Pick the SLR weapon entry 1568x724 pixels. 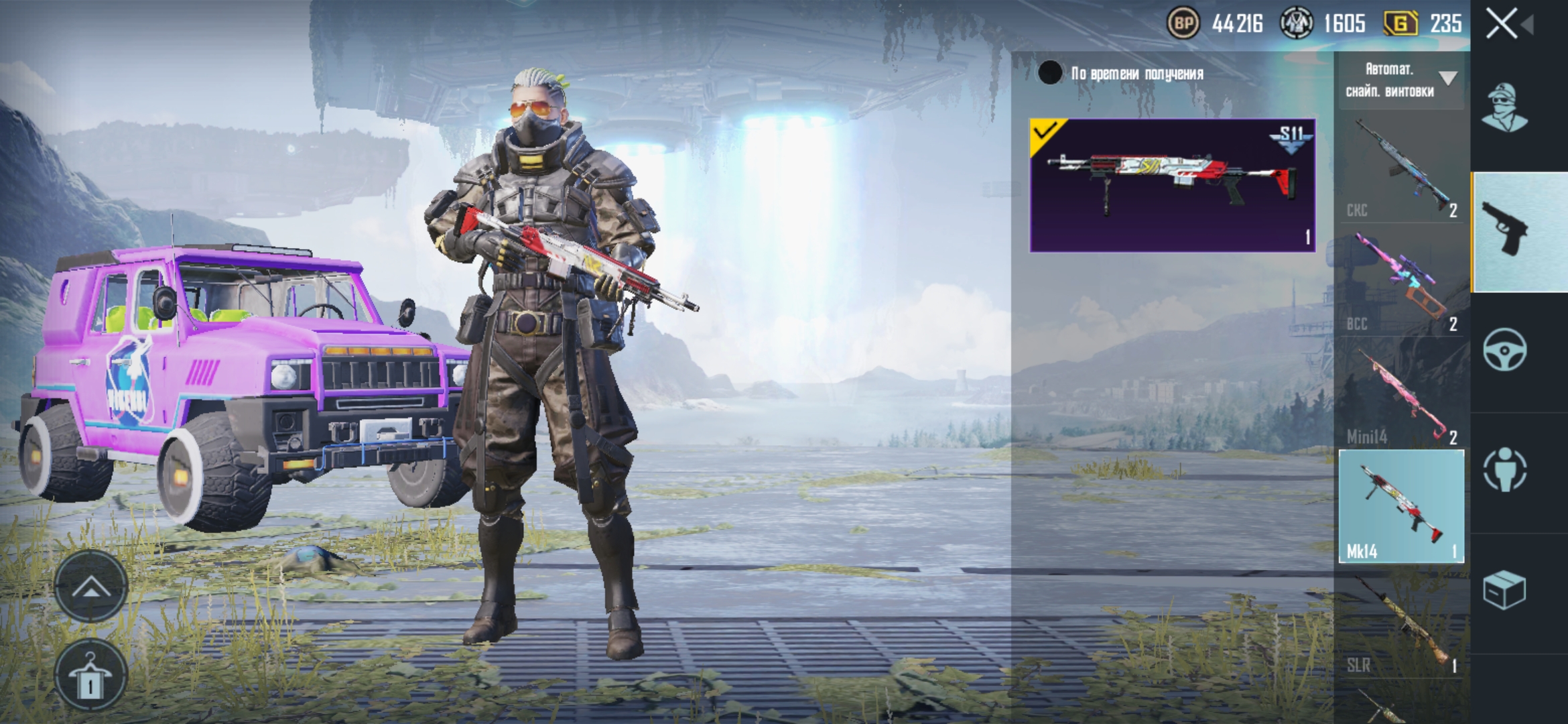pyautogui.click(x=1400, y=623)
